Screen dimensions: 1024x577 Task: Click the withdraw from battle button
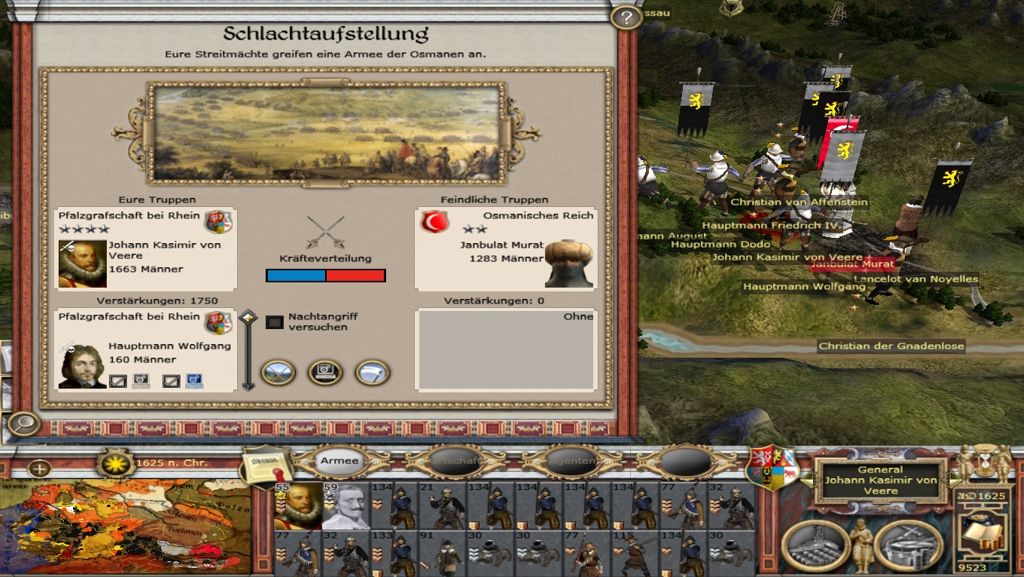coord(371,372)
